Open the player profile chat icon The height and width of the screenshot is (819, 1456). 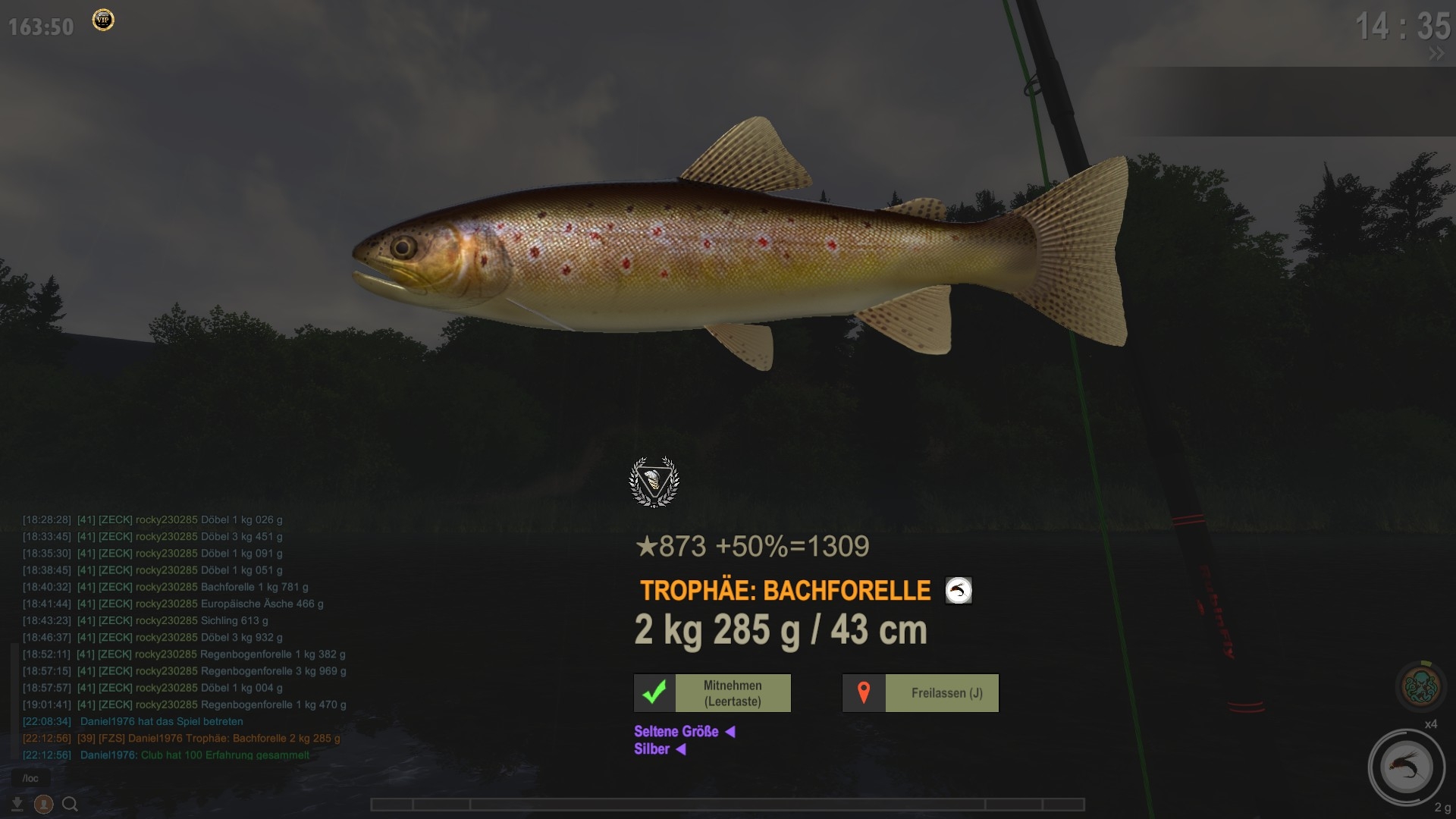point(44,804)
